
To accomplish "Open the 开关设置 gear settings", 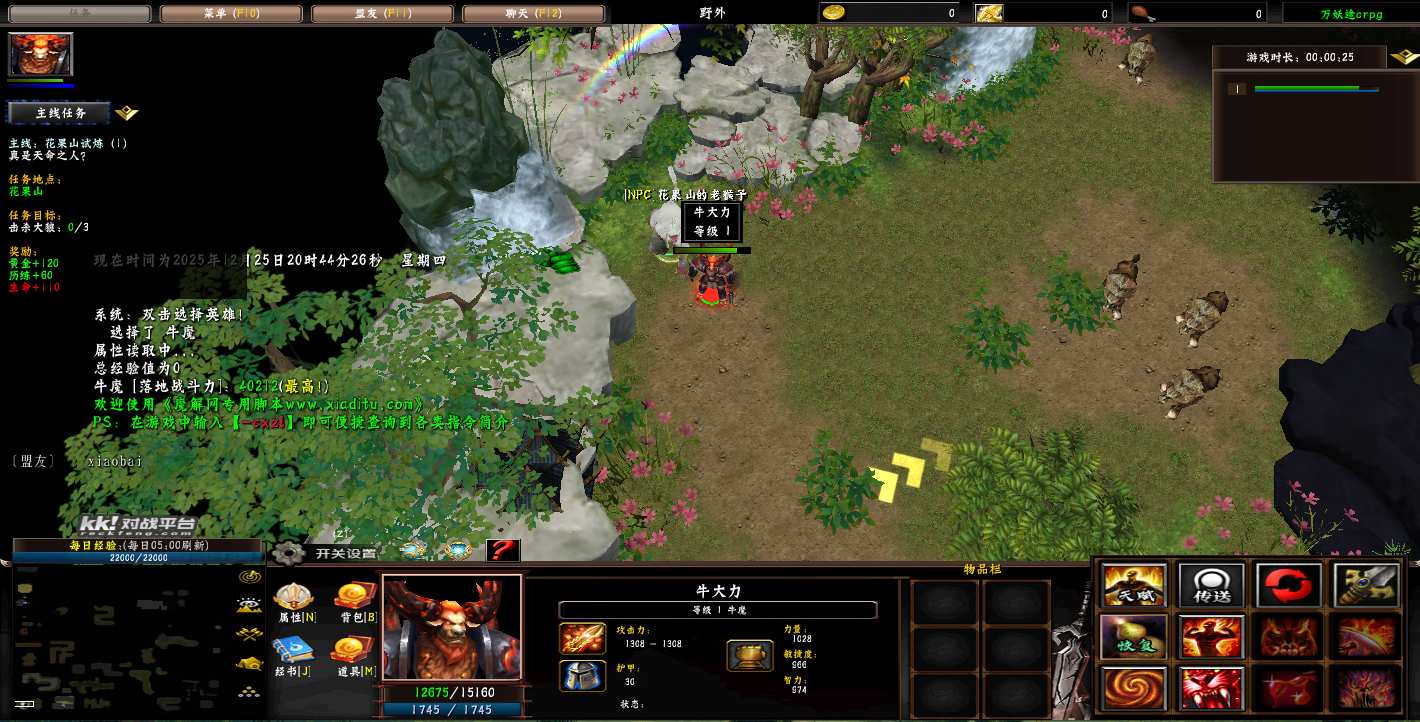I will click(289, 552).
